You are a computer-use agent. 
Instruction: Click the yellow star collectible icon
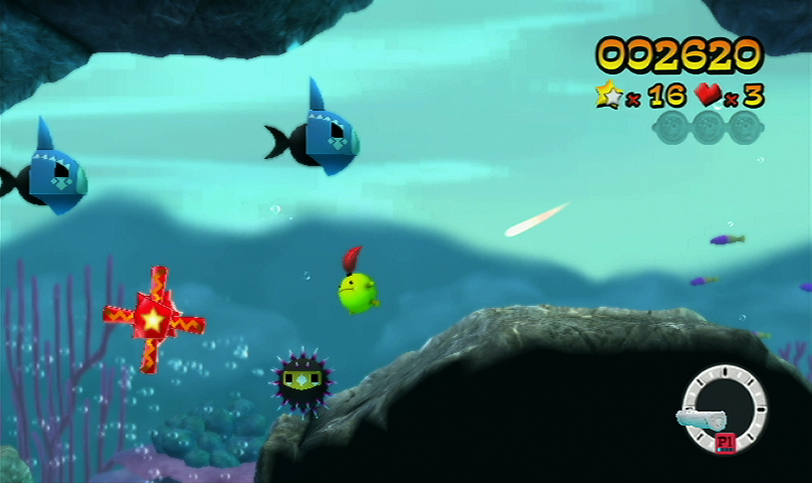(x=609, y=94)
